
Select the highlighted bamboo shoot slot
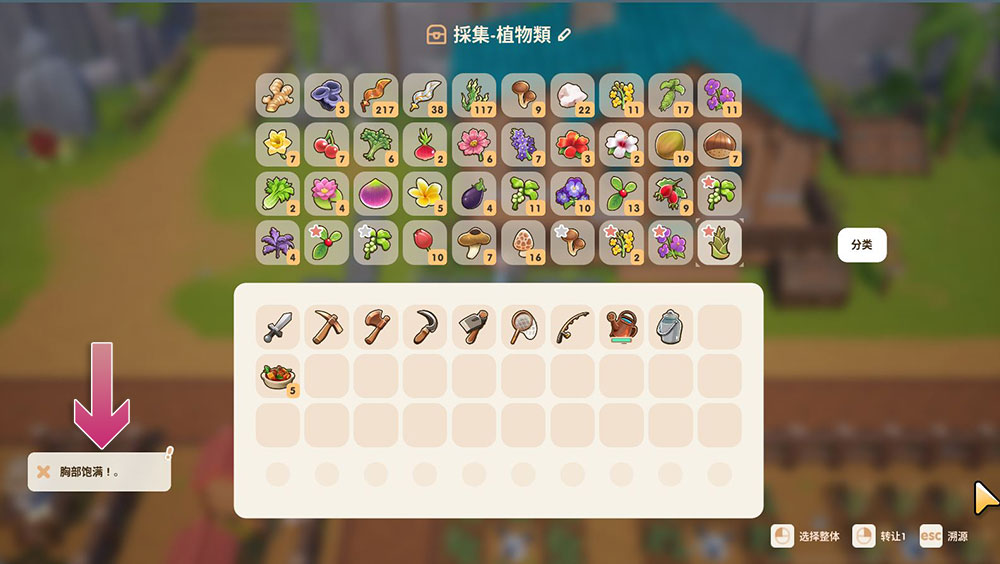(x=719, y=242)
